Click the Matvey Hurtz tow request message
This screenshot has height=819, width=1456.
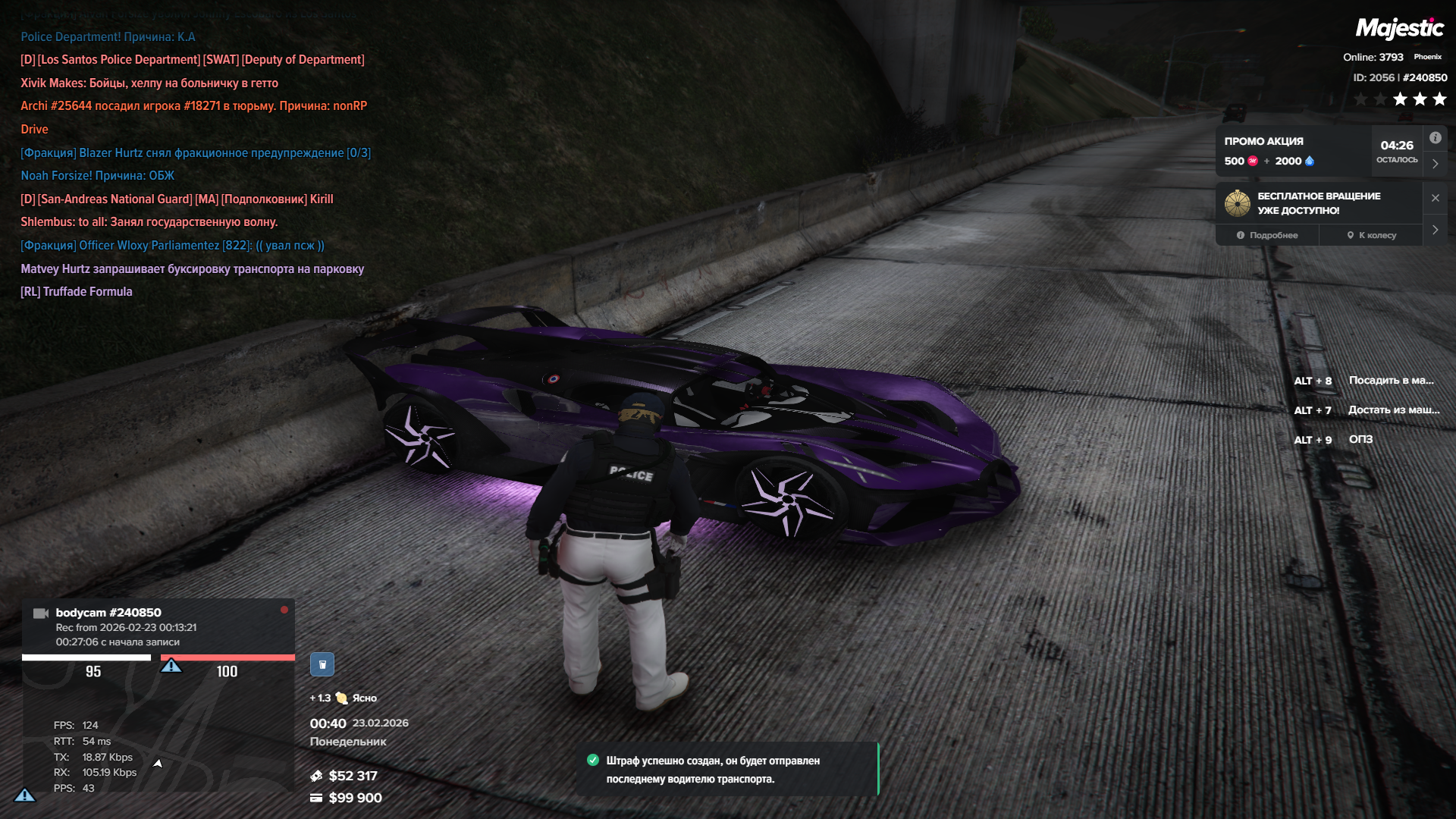(192, 269)
